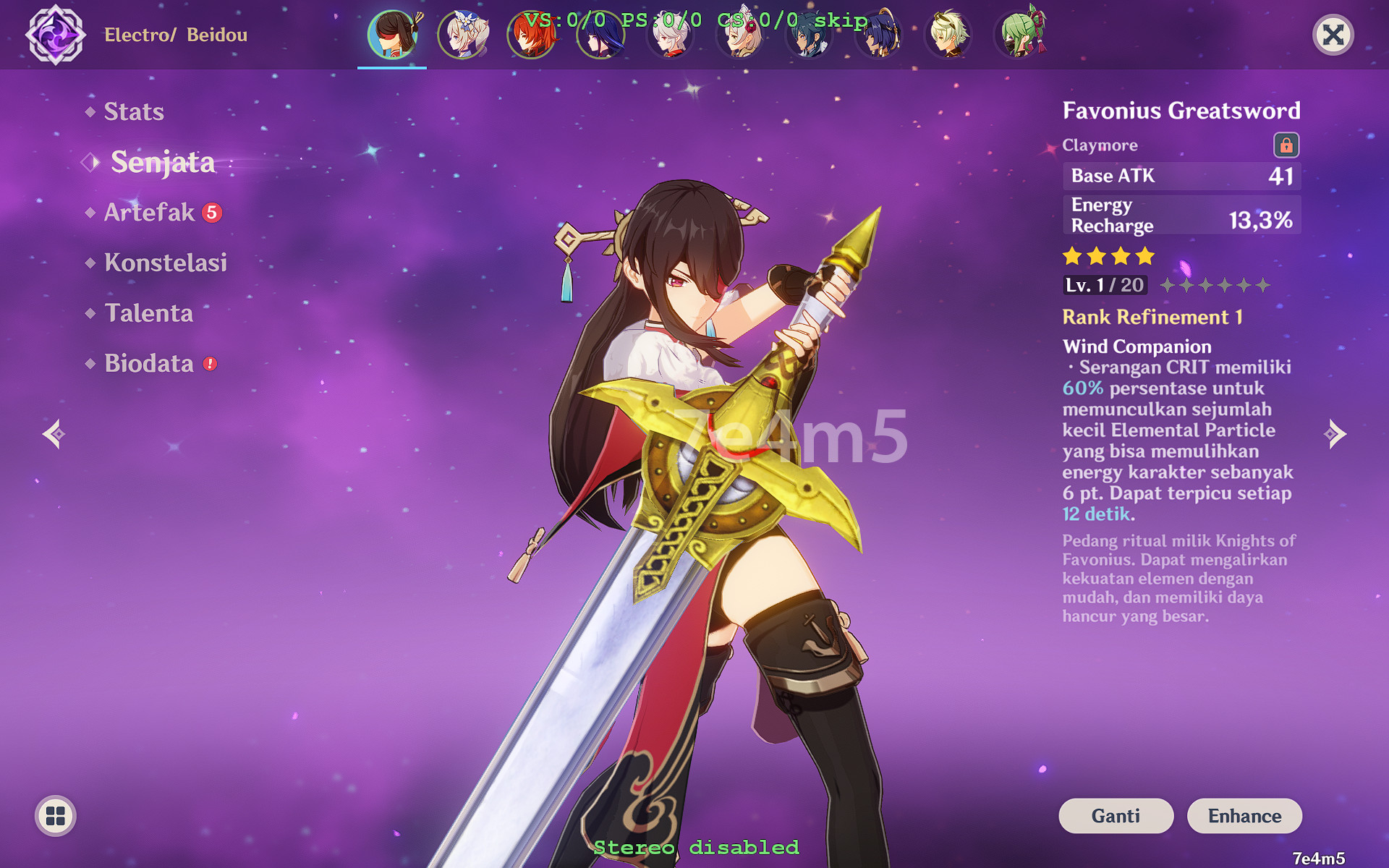Select Beidou's currently highlighted portrait tab

tap(391, 34)
